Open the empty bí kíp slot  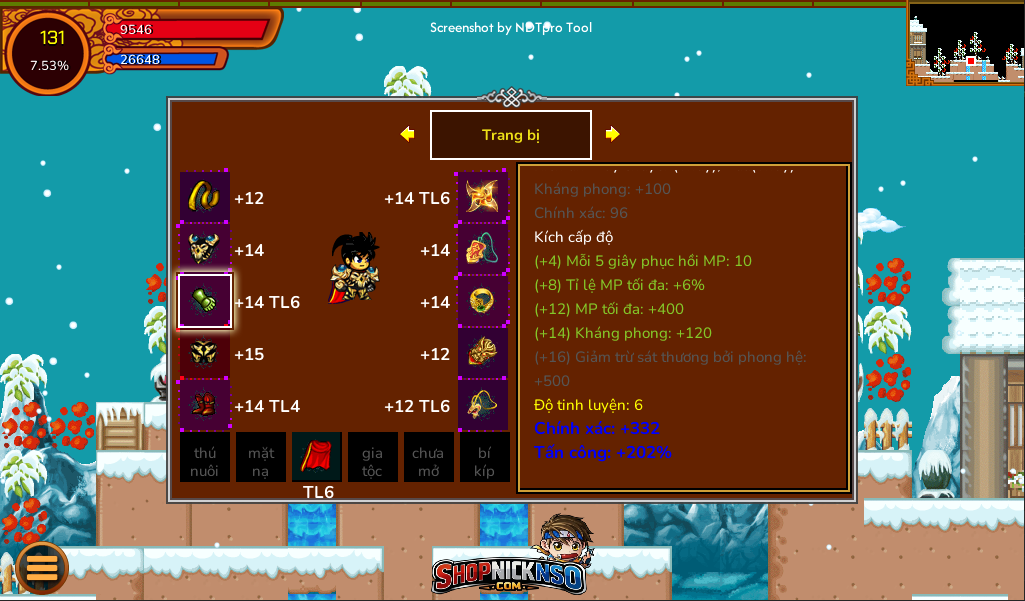(485, 458)
